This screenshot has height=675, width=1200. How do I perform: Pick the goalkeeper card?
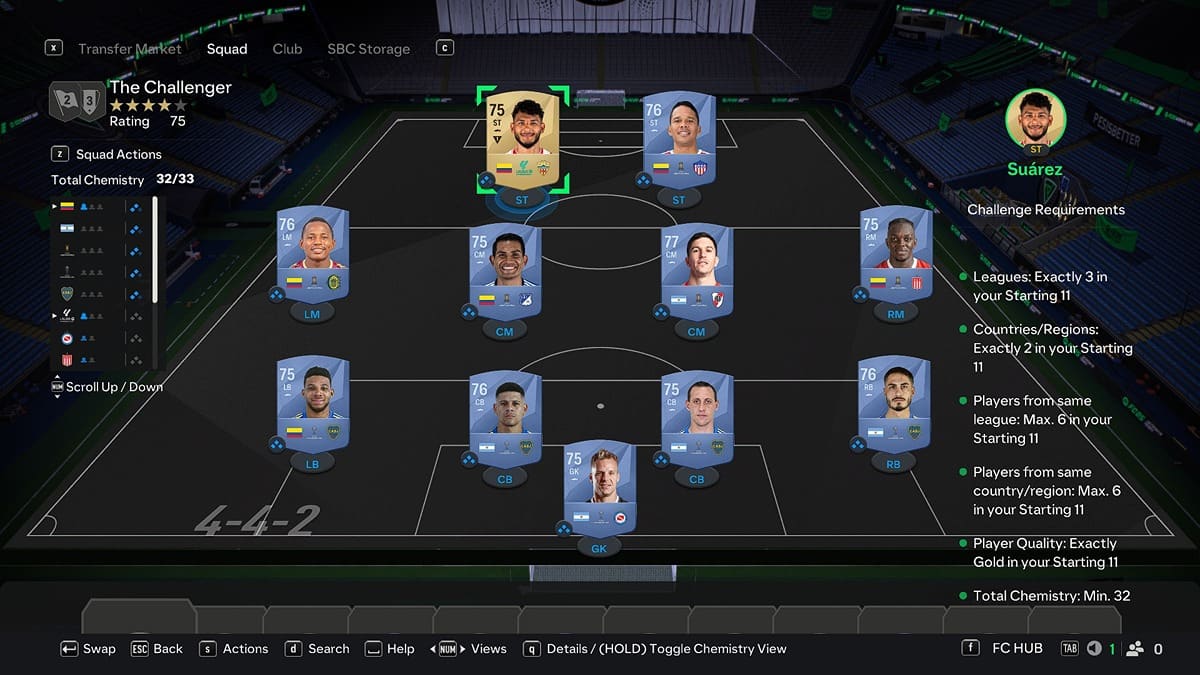tap(600, 487)
